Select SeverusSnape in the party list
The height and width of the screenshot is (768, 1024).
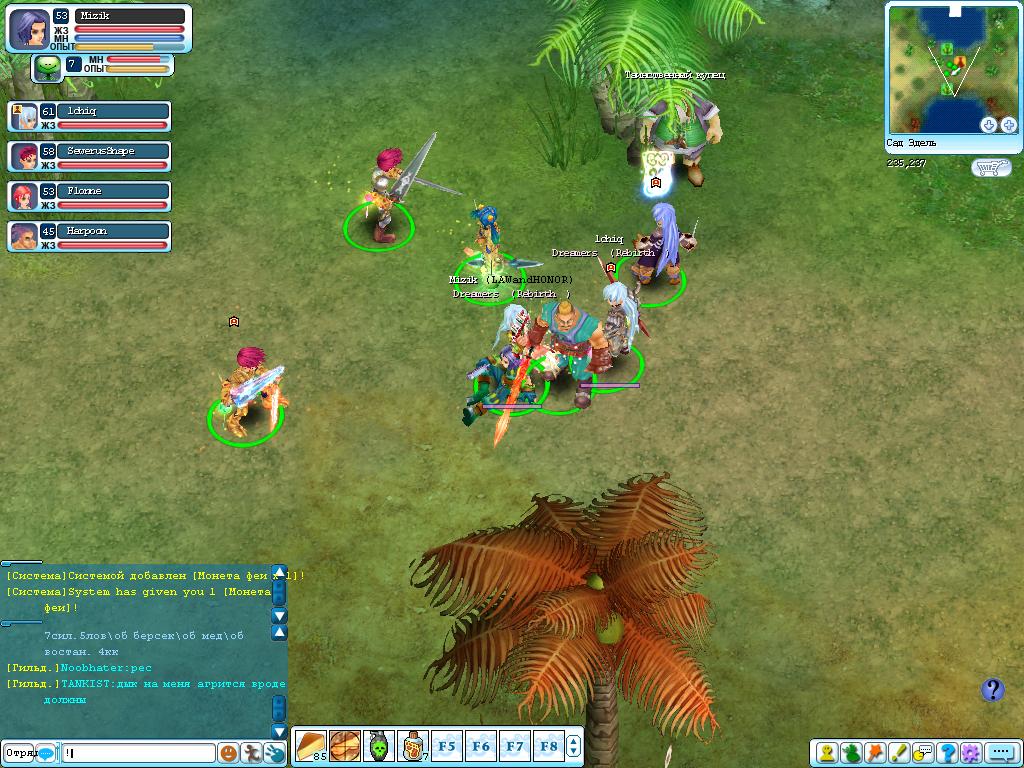(90, 156)
